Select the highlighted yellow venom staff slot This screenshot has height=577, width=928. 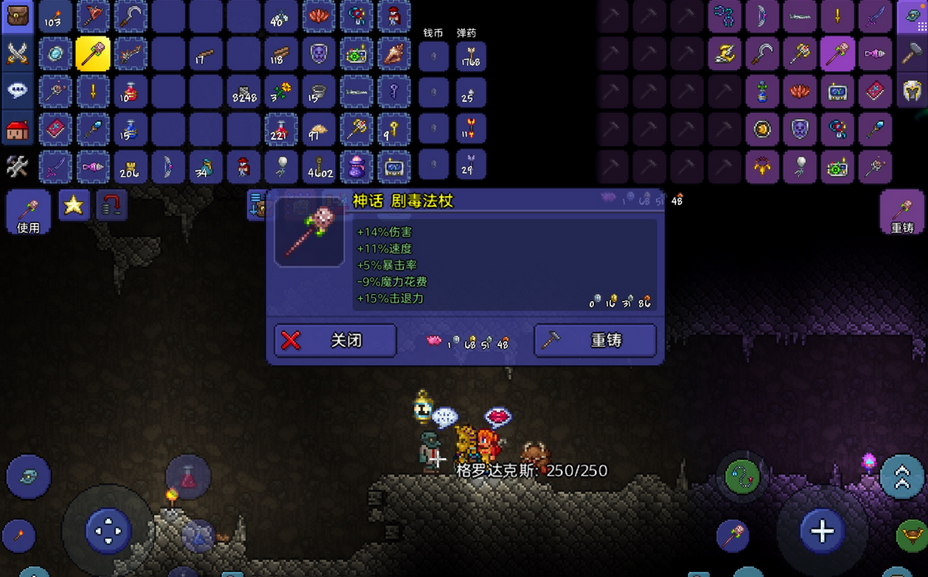point(93,54)
